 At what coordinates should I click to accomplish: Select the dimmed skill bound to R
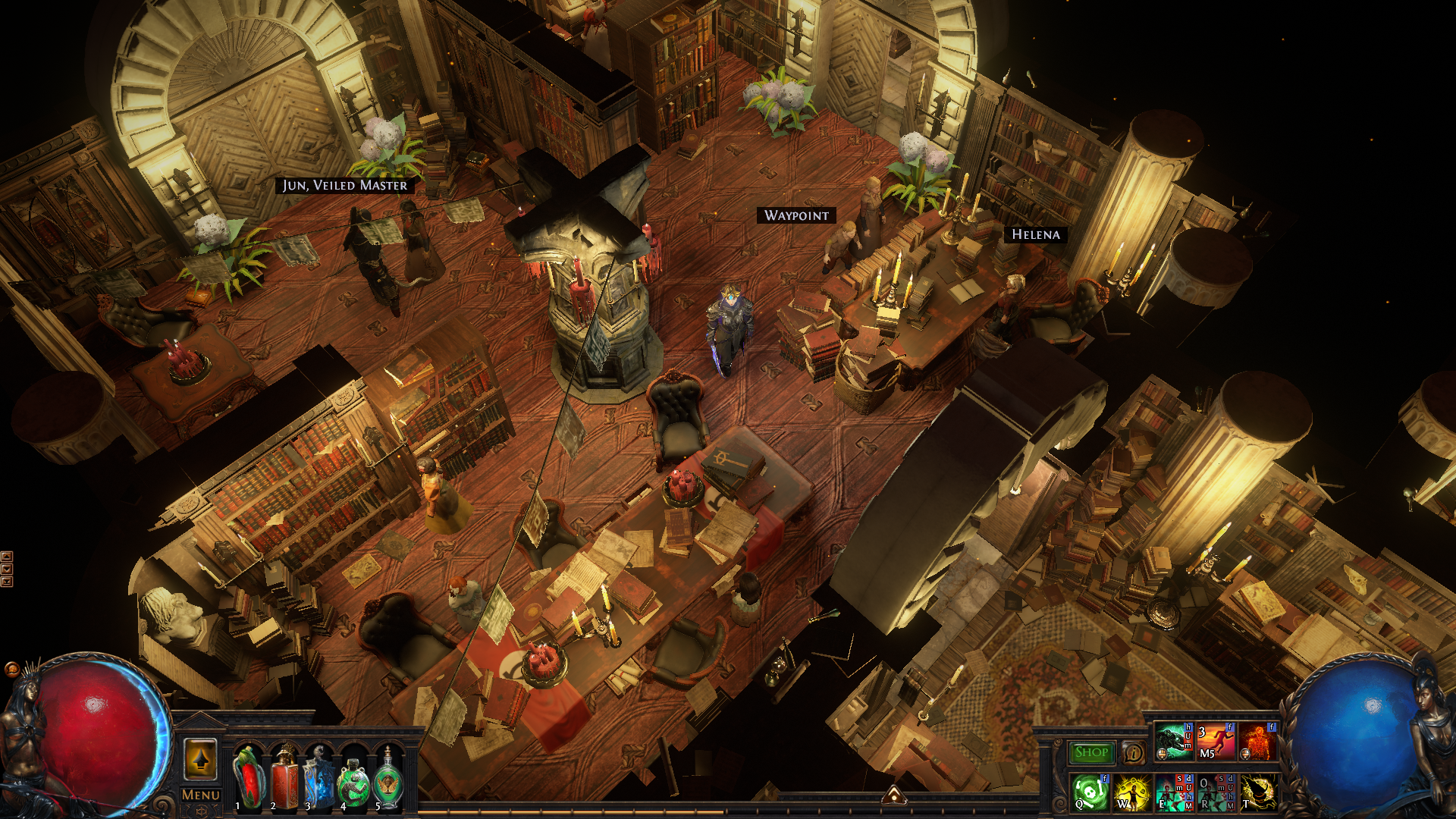tap(1216, 792)
